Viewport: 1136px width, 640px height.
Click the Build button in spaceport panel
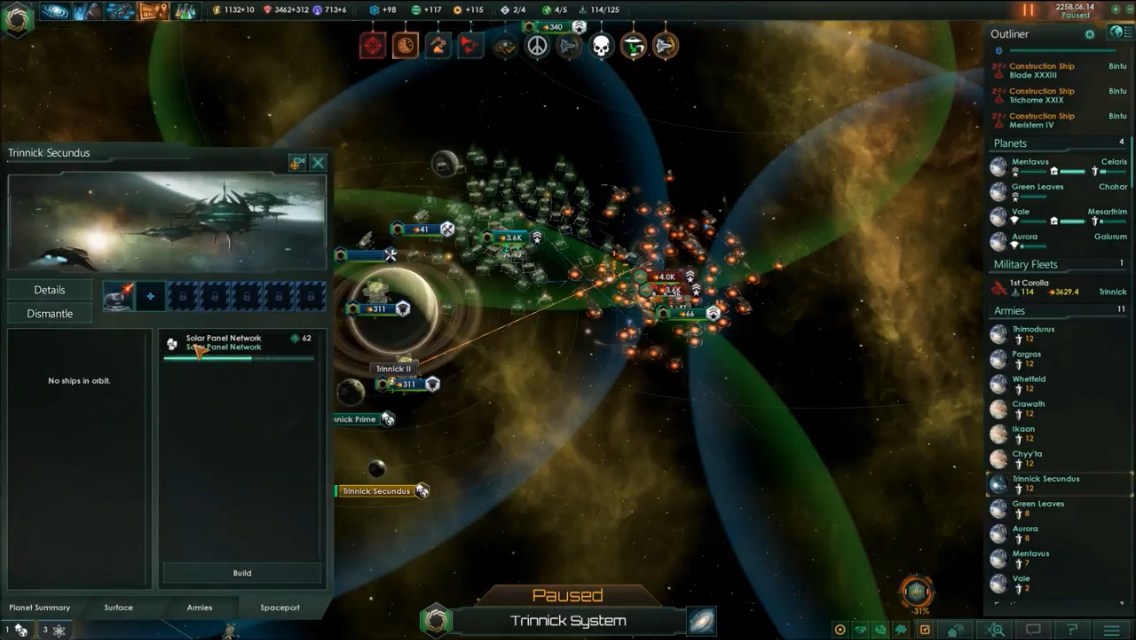click(242, 573)
